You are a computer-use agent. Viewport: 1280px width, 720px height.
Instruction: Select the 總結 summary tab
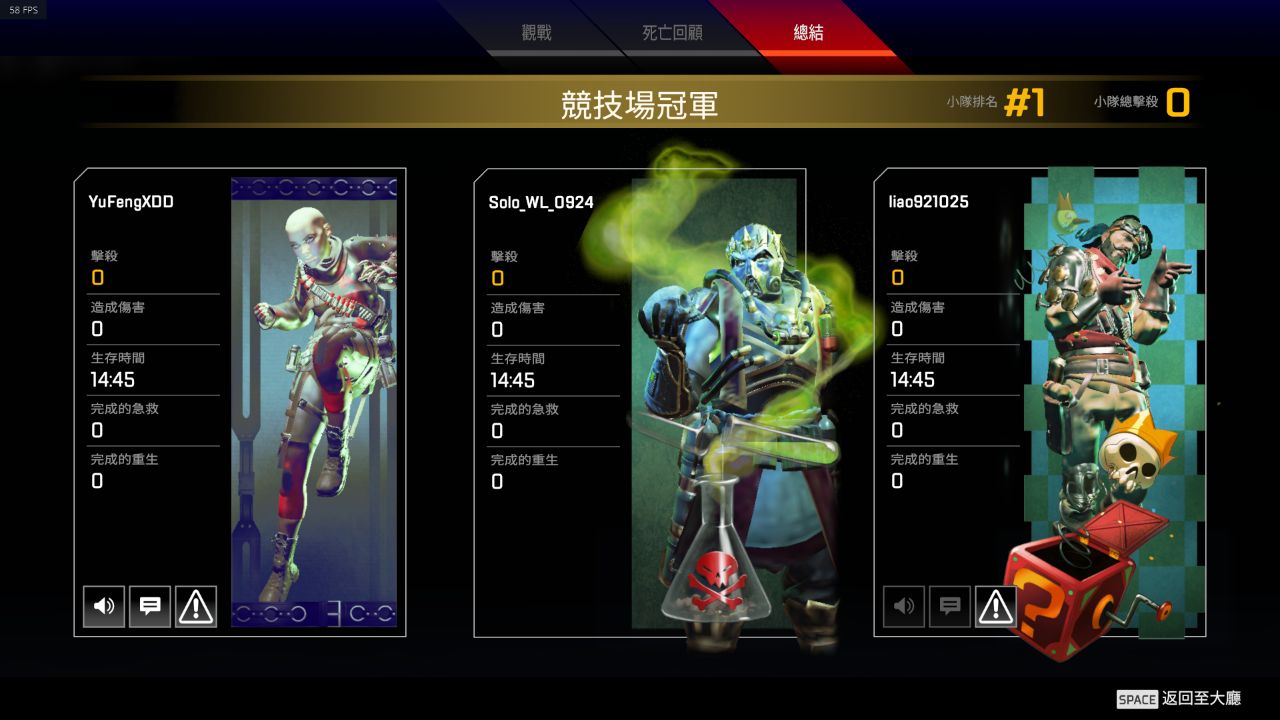808,33
